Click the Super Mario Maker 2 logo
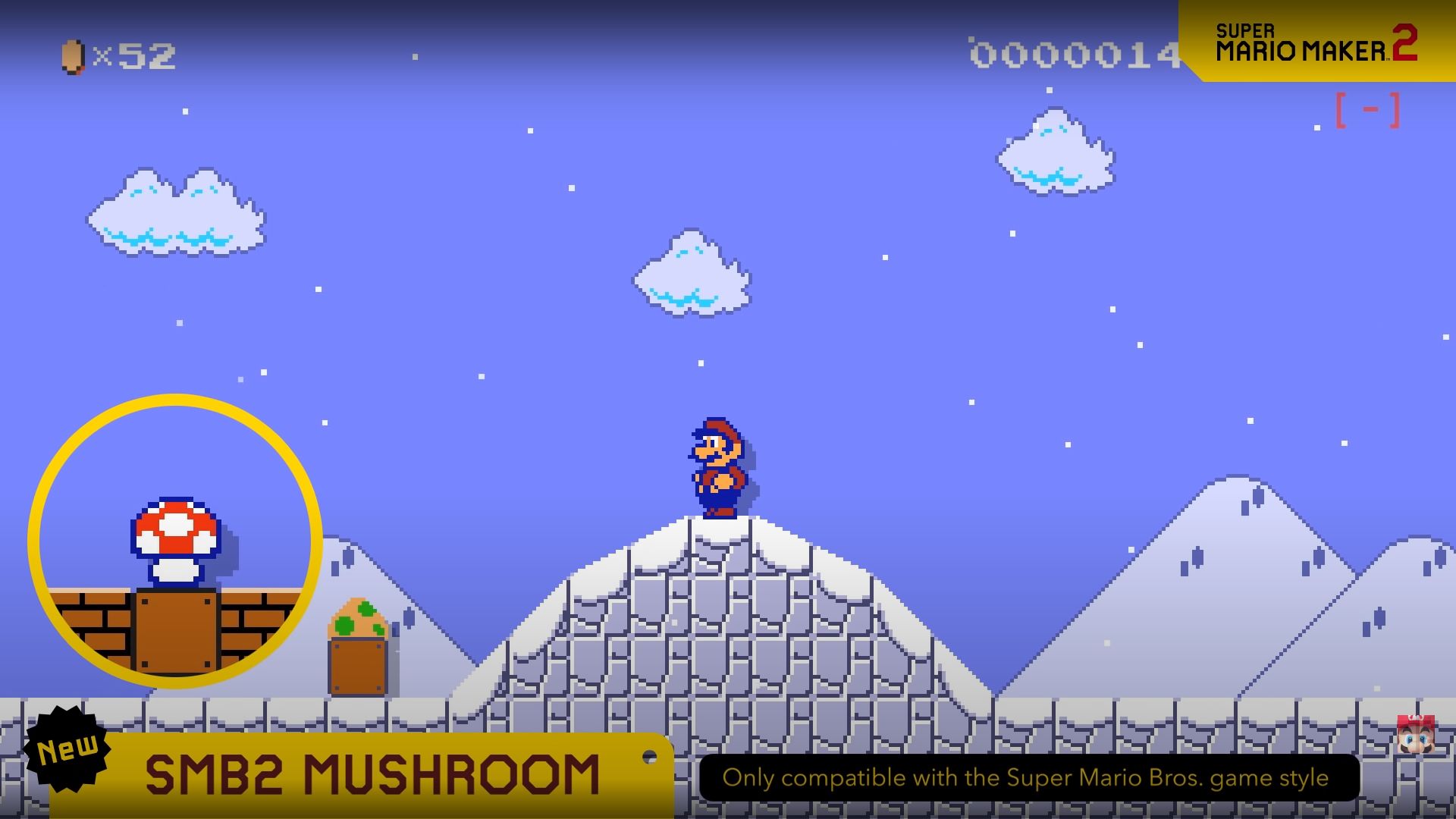Screen dimensions: 1456x819 (1319, 42)
